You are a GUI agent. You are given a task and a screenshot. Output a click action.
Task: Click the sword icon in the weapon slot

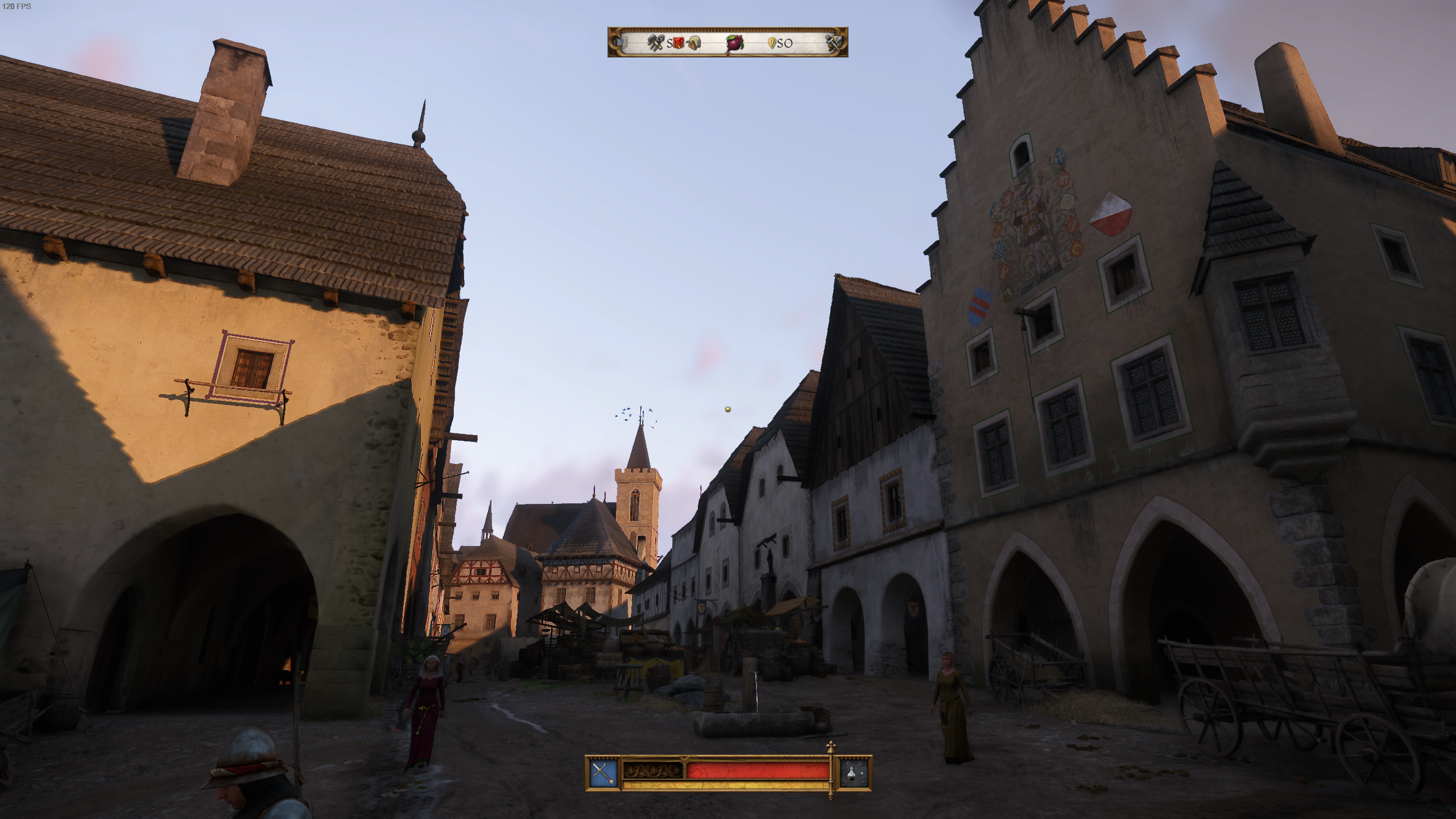603,771
